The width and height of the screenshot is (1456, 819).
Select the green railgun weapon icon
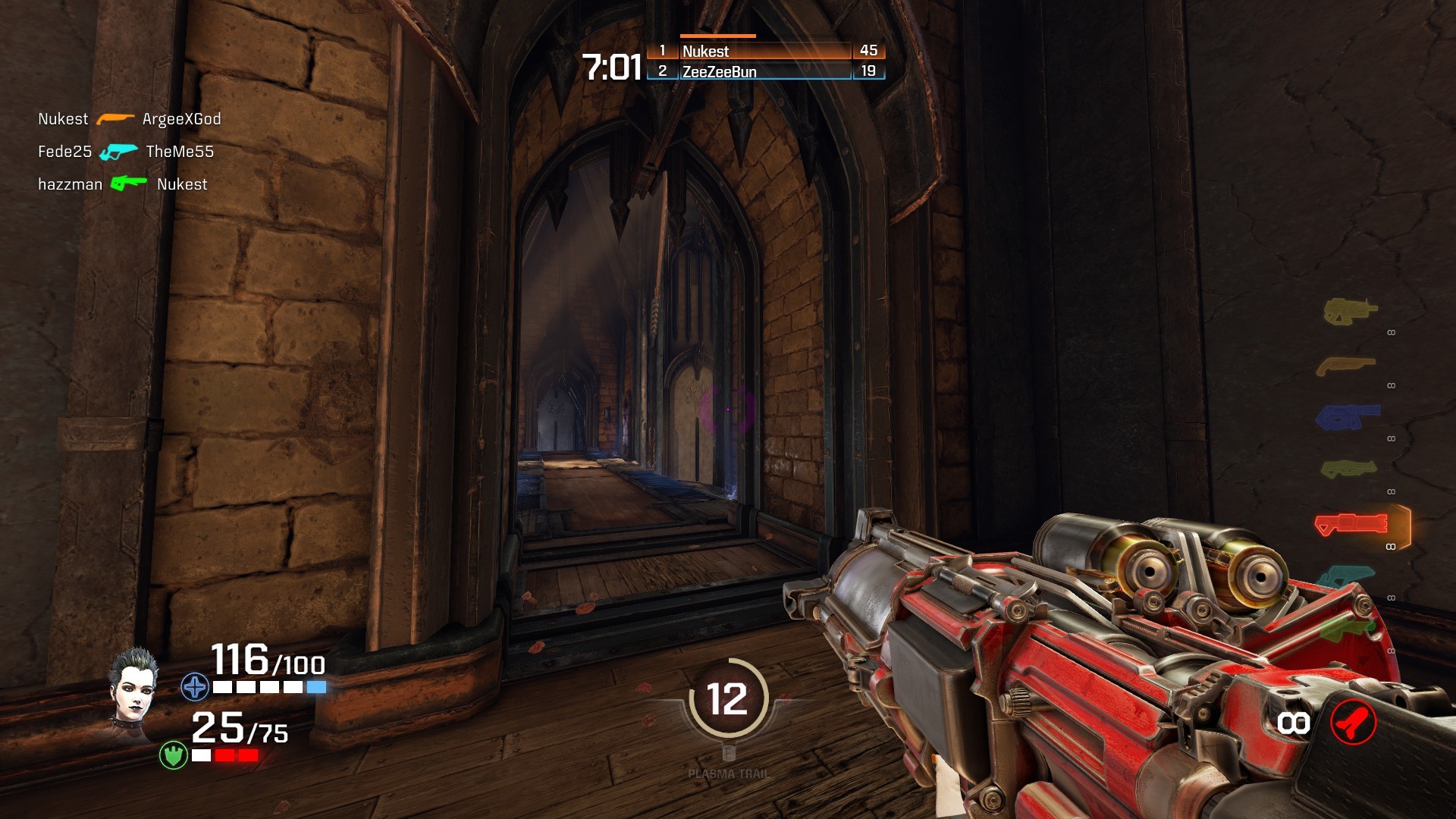click(x=1346, y=628)
